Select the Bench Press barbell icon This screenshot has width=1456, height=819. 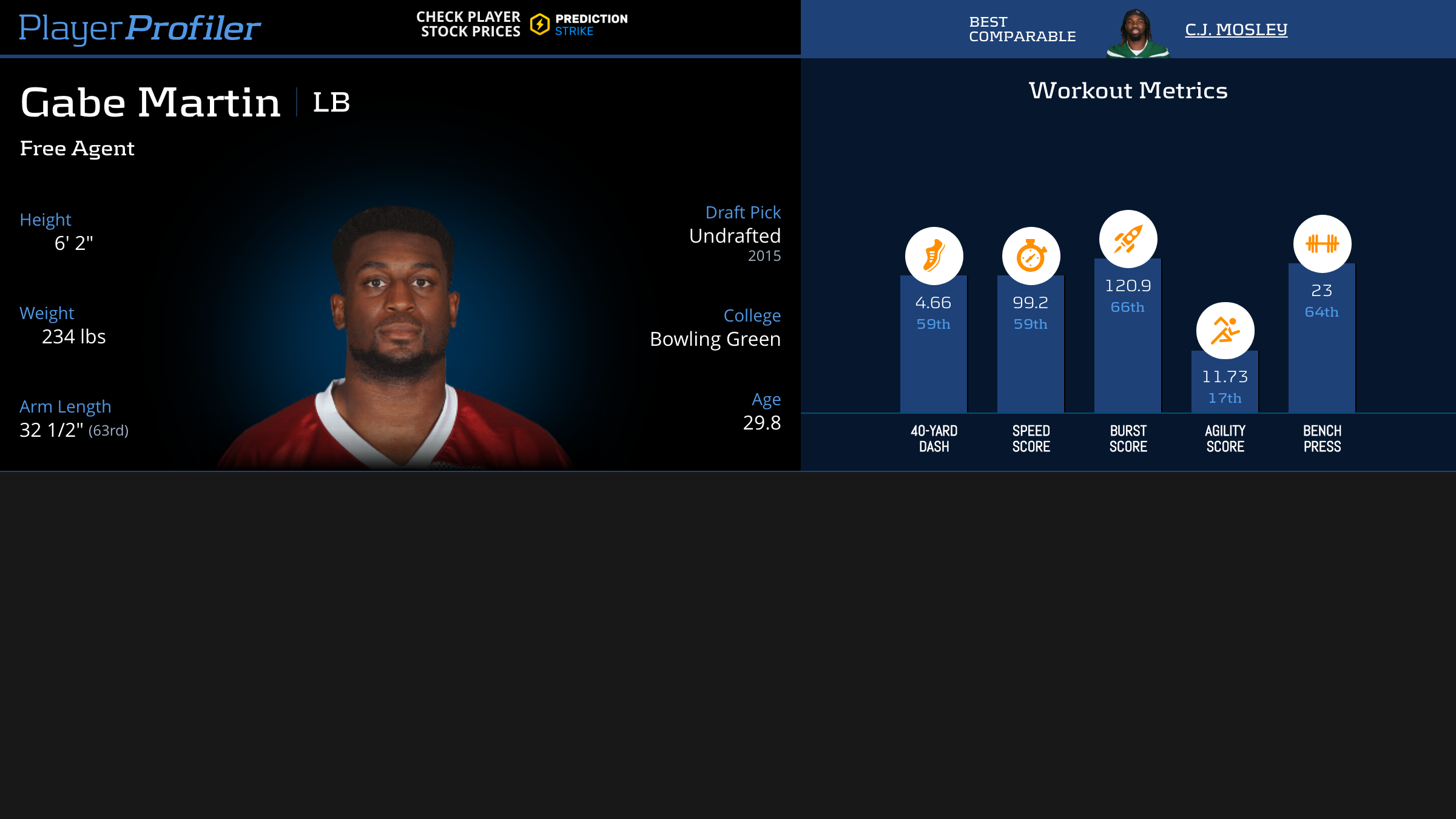1322,243
